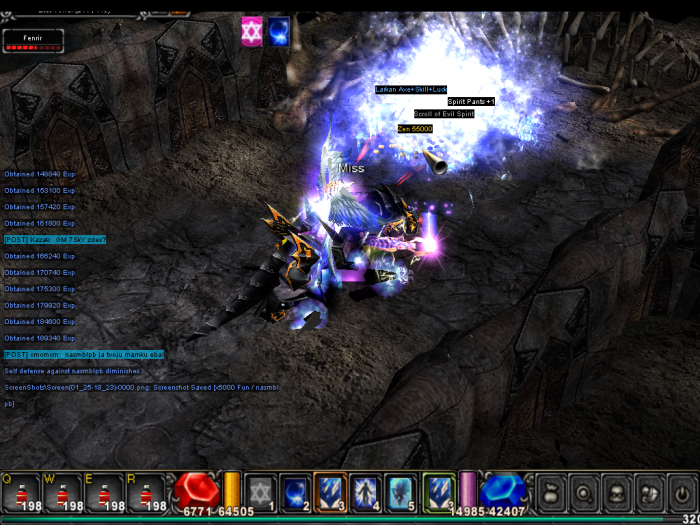Click the power symbol system menu button
Image resolution: width=700 pixels, height=525 pixels.
pos(683,491)
